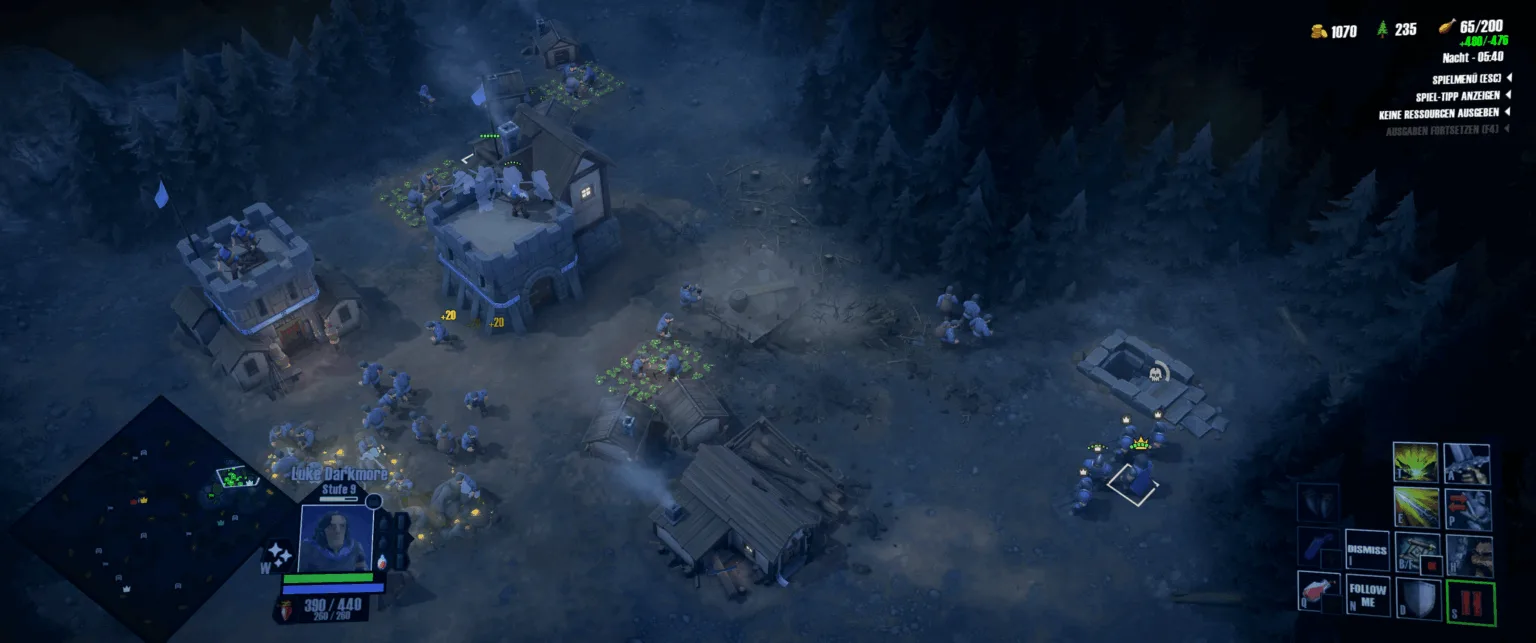Select Luke Darkmore's hero portrait
Viewport: 1536px width, 643px height.
point(337,537)
